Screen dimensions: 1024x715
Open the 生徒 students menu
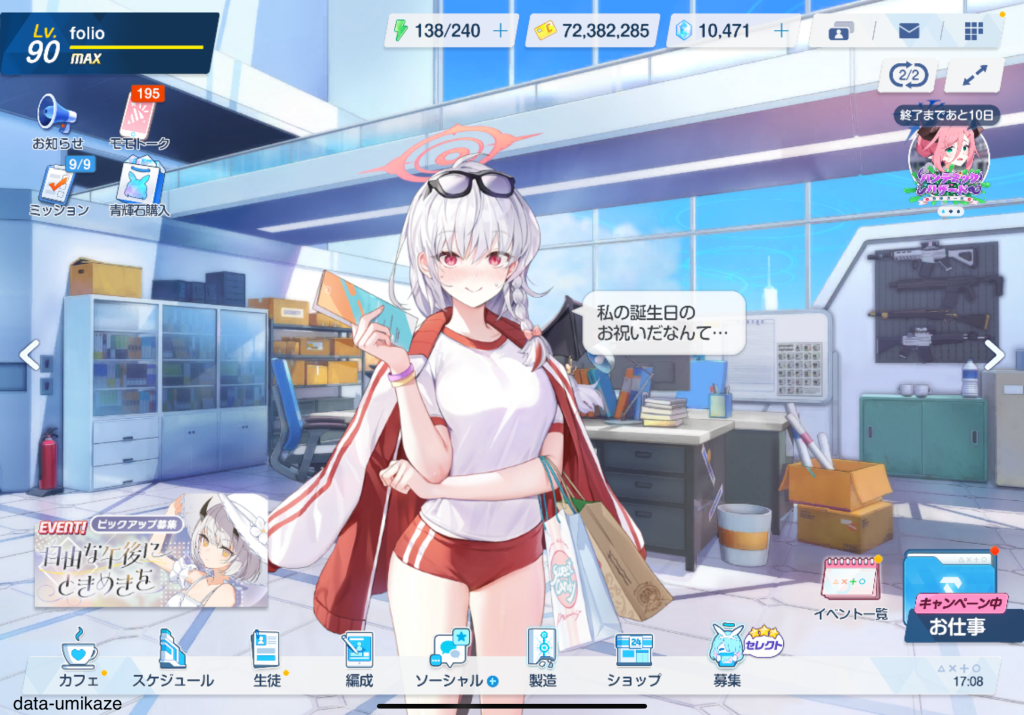[265, 658]
